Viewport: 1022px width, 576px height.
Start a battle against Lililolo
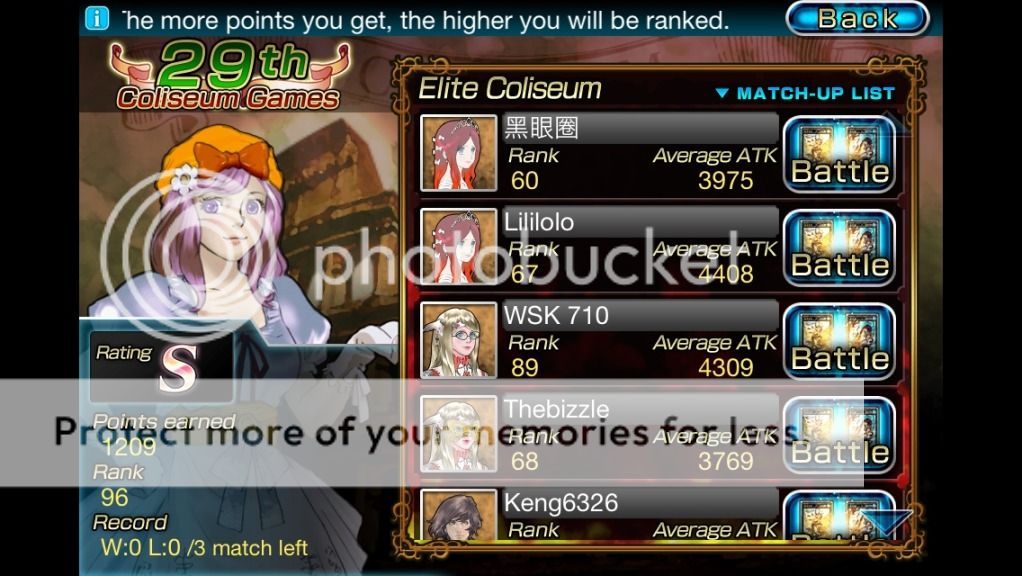[x=839, y=249]
